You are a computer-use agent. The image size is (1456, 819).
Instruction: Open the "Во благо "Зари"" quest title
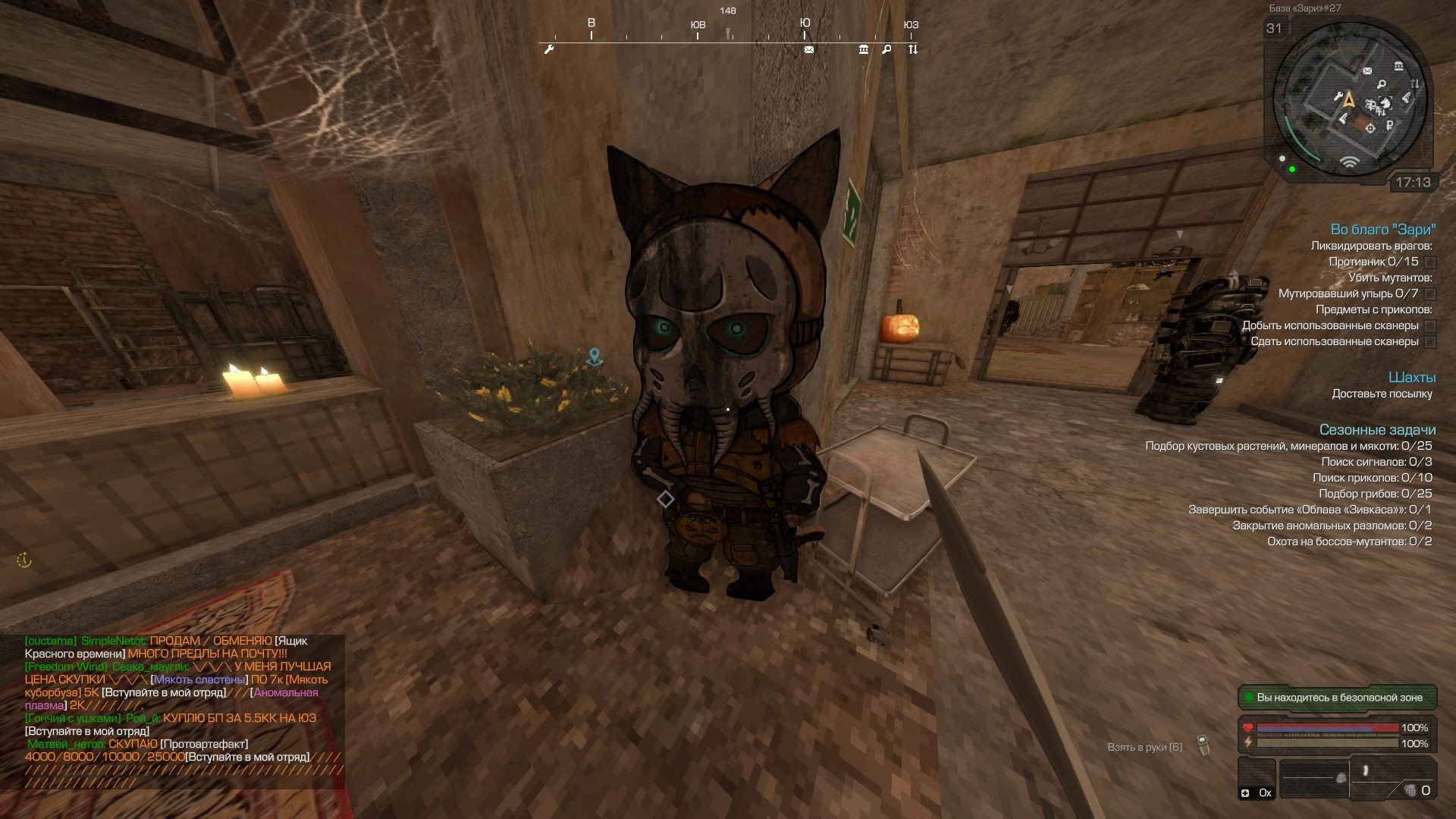pyautogui.click(x=1383, y=229)
